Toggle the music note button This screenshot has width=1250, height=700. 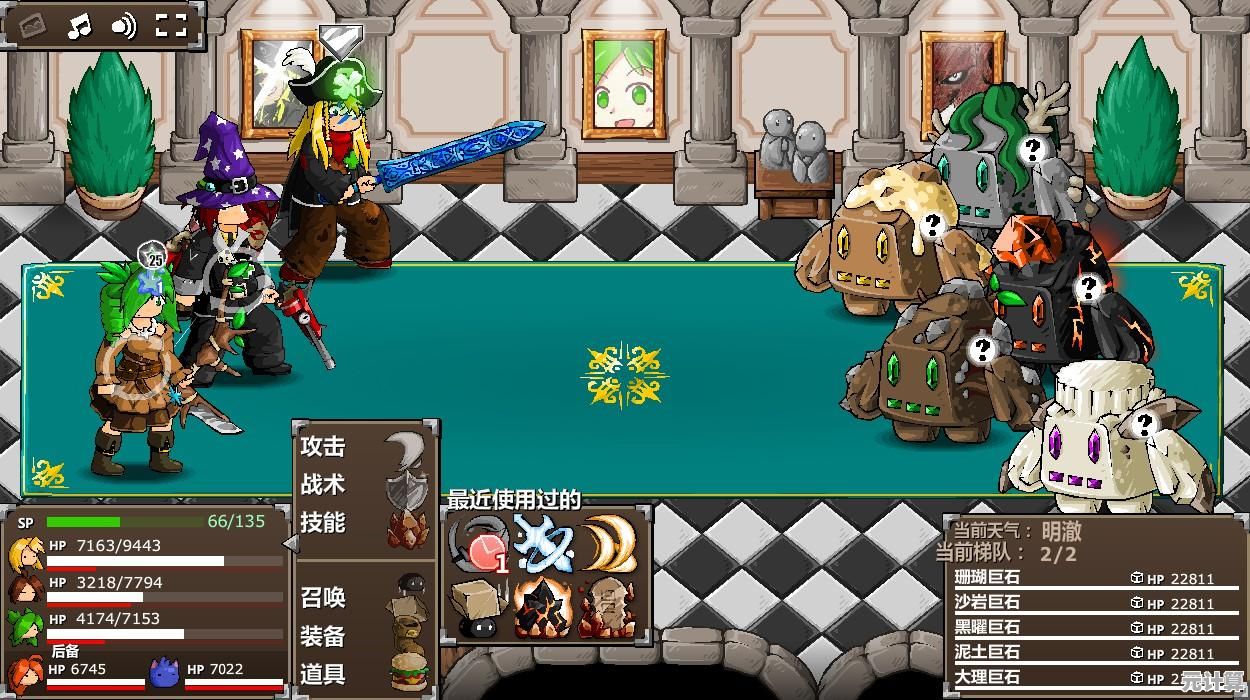[x=79, y=26]
